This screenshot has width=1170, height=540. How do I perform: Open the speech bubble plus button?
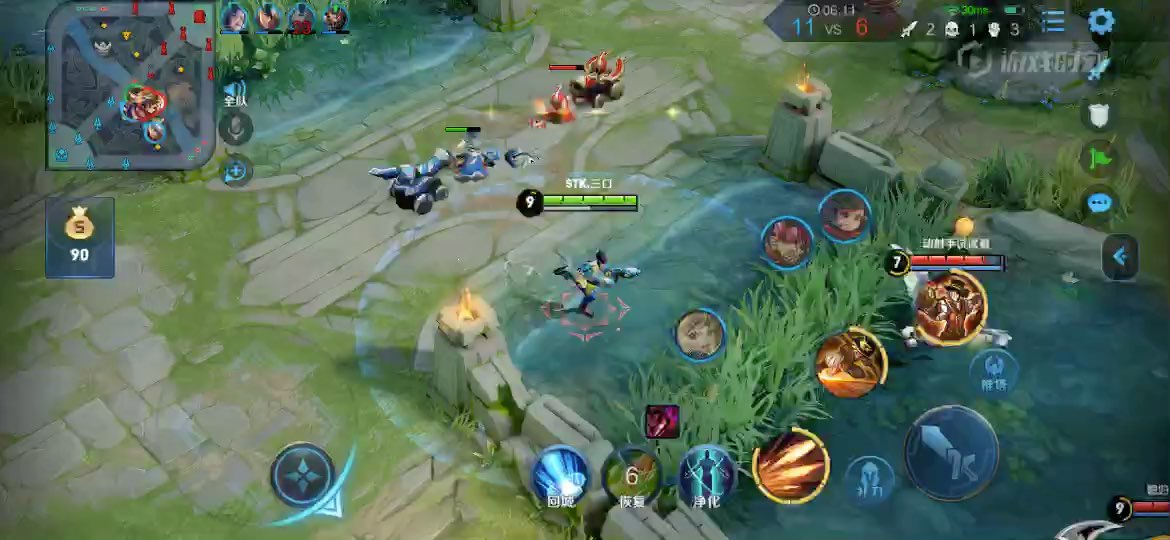pos(236,171)
